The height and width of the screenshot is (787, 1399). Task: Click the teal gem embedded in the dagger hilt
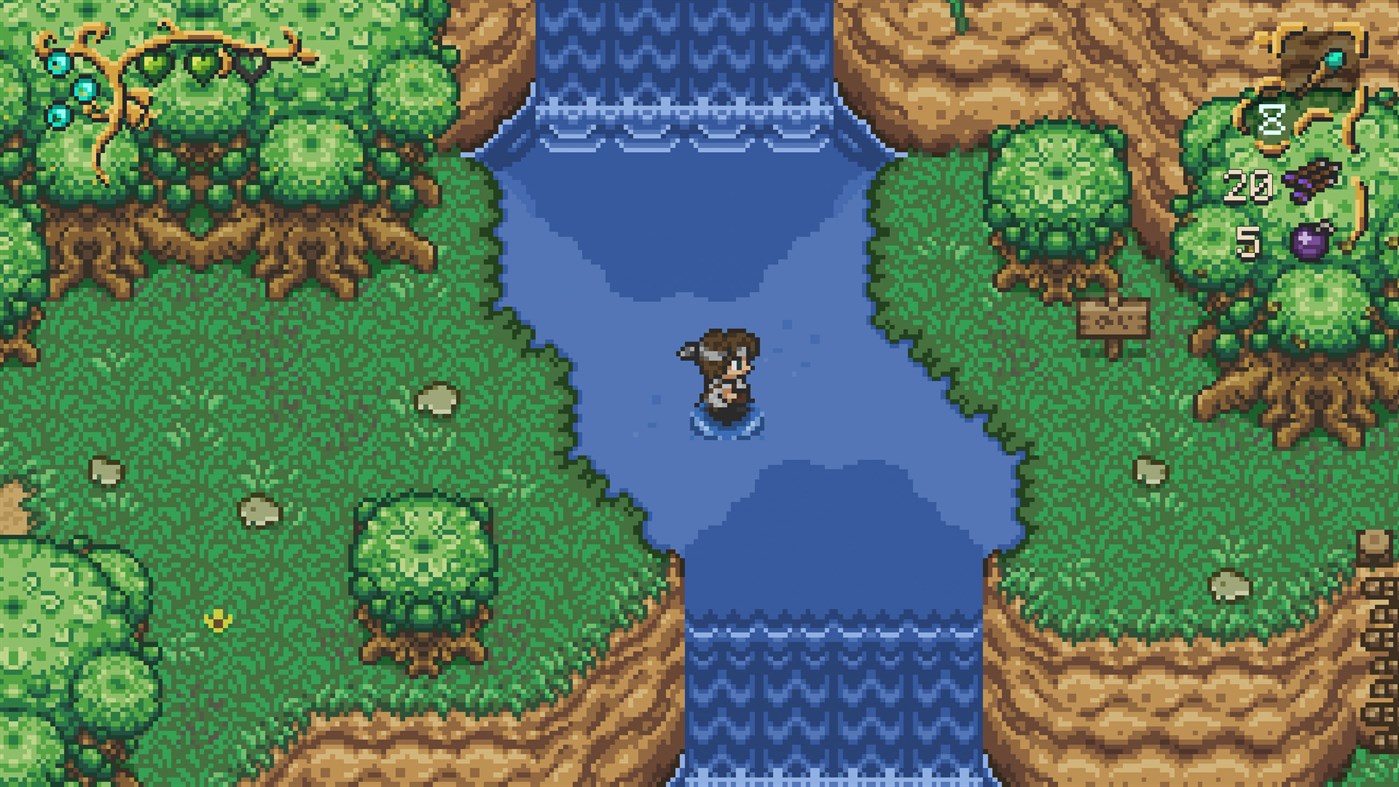click(1336, 58)
